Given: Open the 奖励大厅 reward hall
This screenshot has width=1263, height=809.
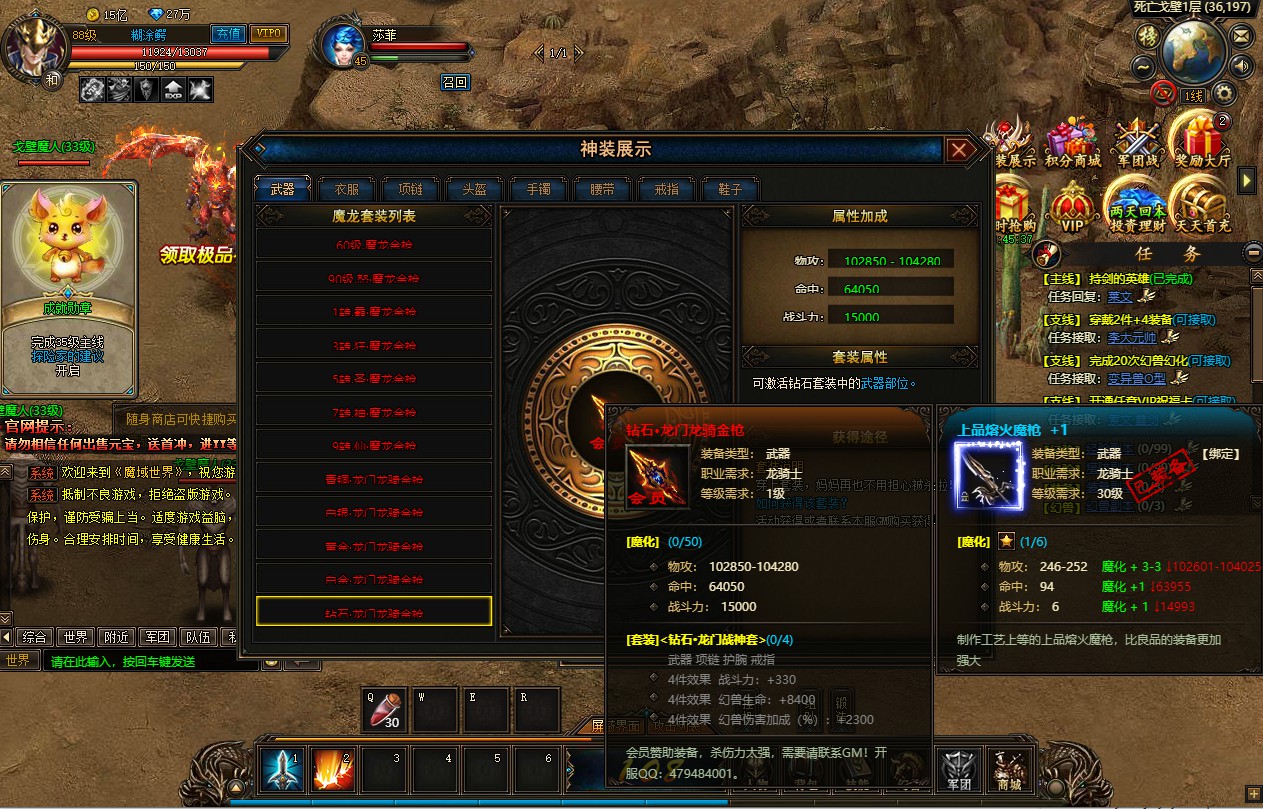Looking at the screenshot, I should [x=1203, y=143].
